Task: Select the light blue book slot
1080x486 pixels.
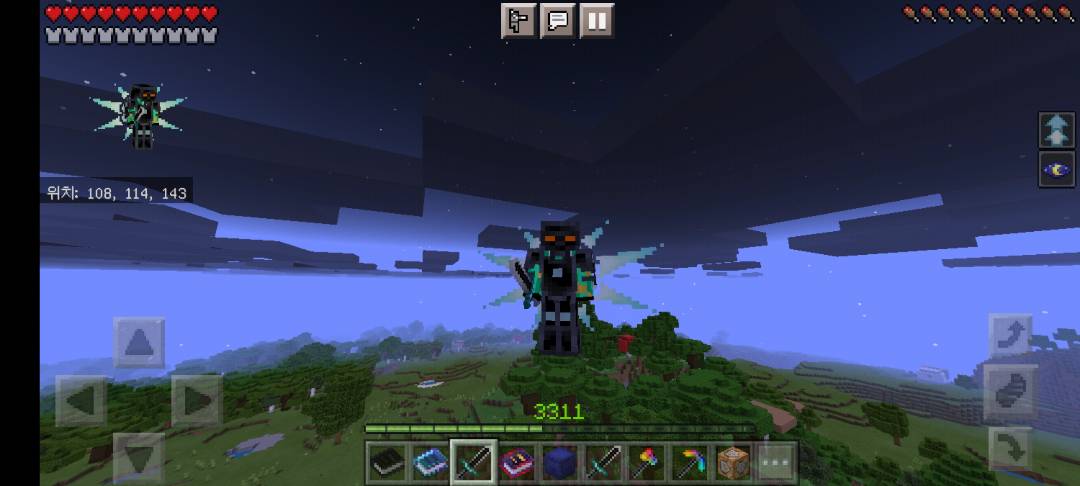Action: click(430, 463)
